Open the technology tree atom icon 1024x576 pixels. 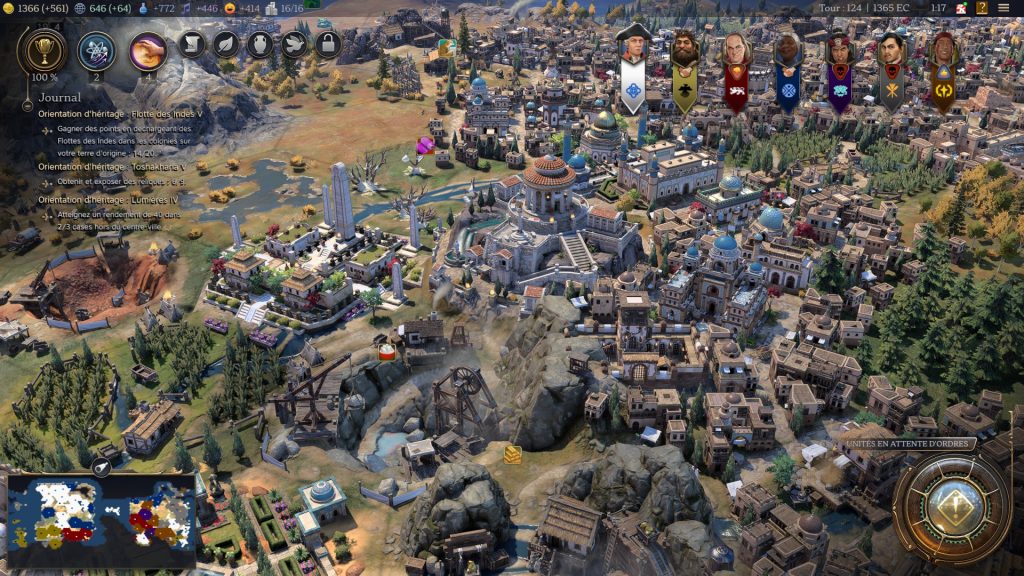coord(96,50)
